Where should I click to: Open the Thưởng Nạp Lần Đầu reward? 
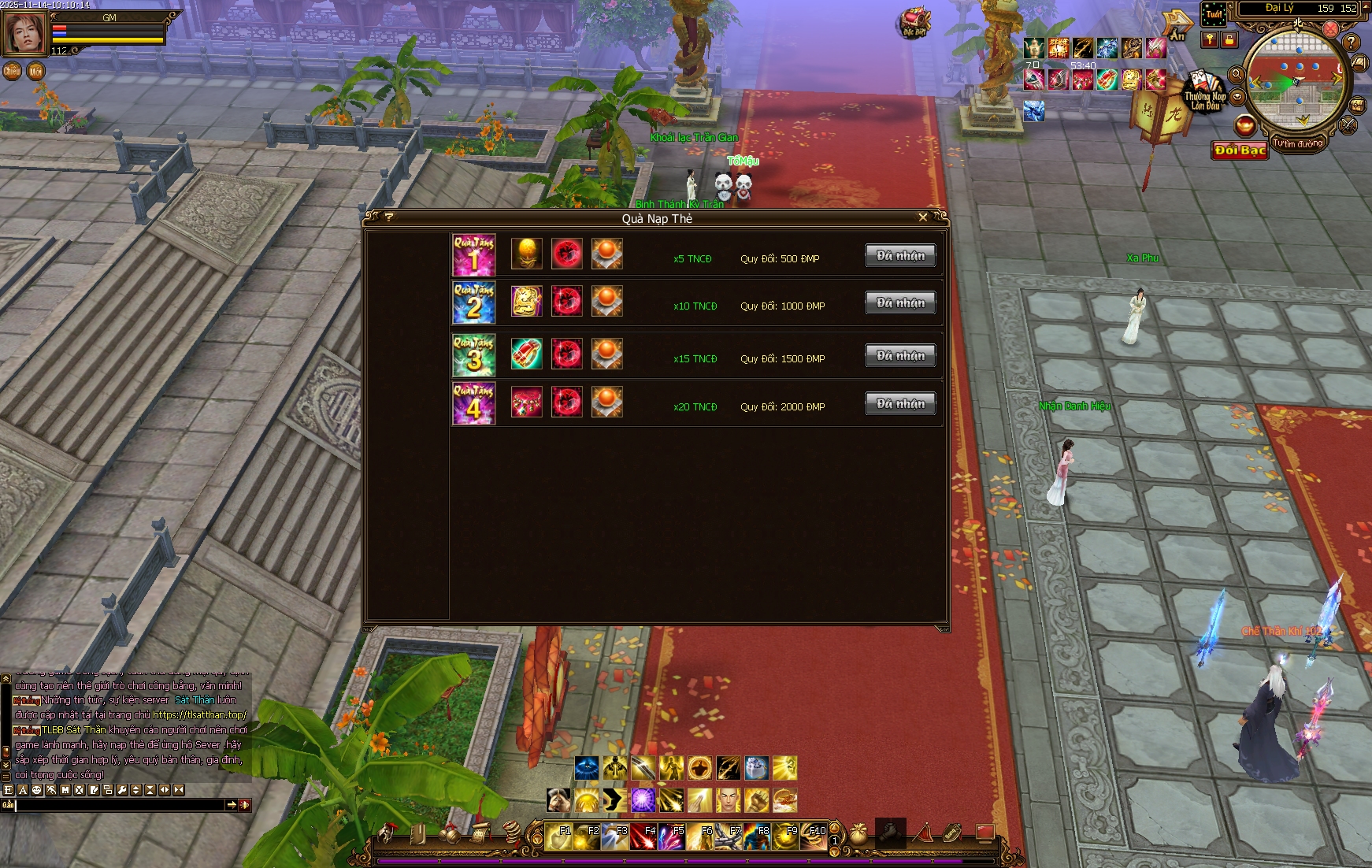1204,93
